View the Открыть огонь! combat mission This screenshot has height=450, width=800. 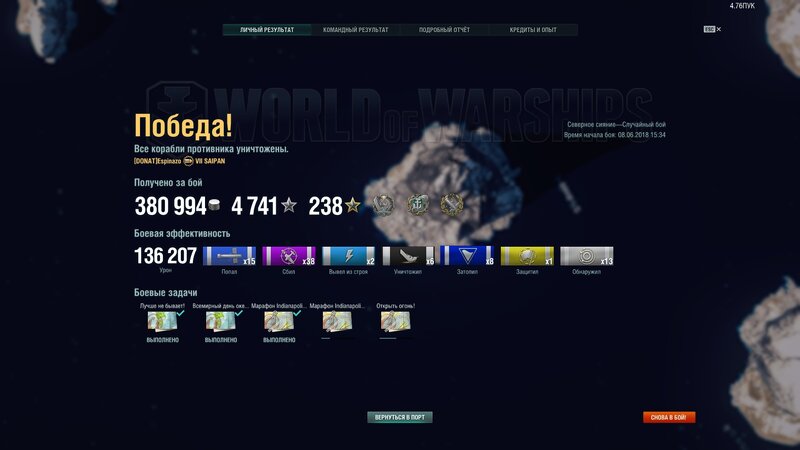395,321
